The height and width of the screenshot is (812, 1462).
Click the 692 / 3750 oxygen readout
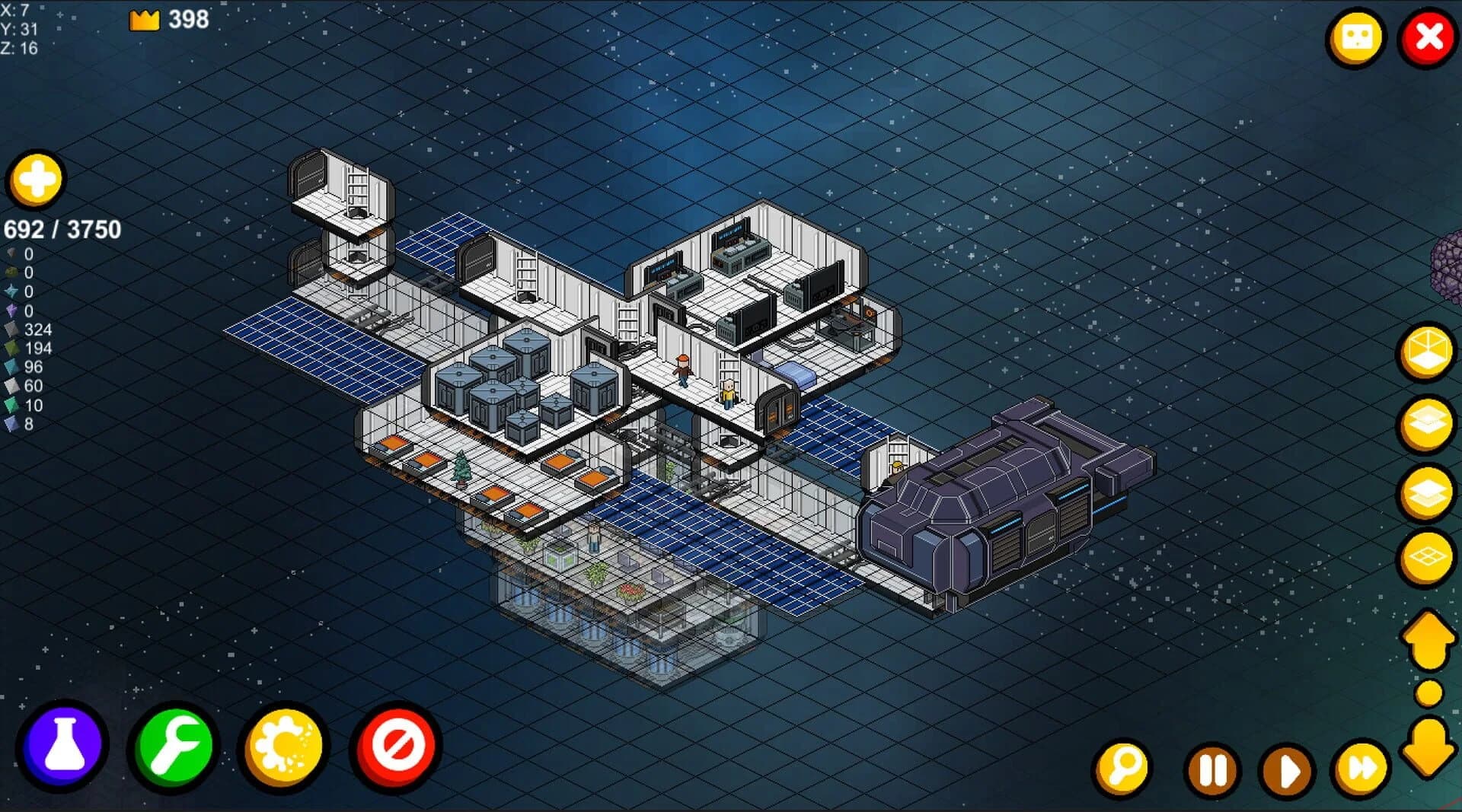(x=61, y=228)
